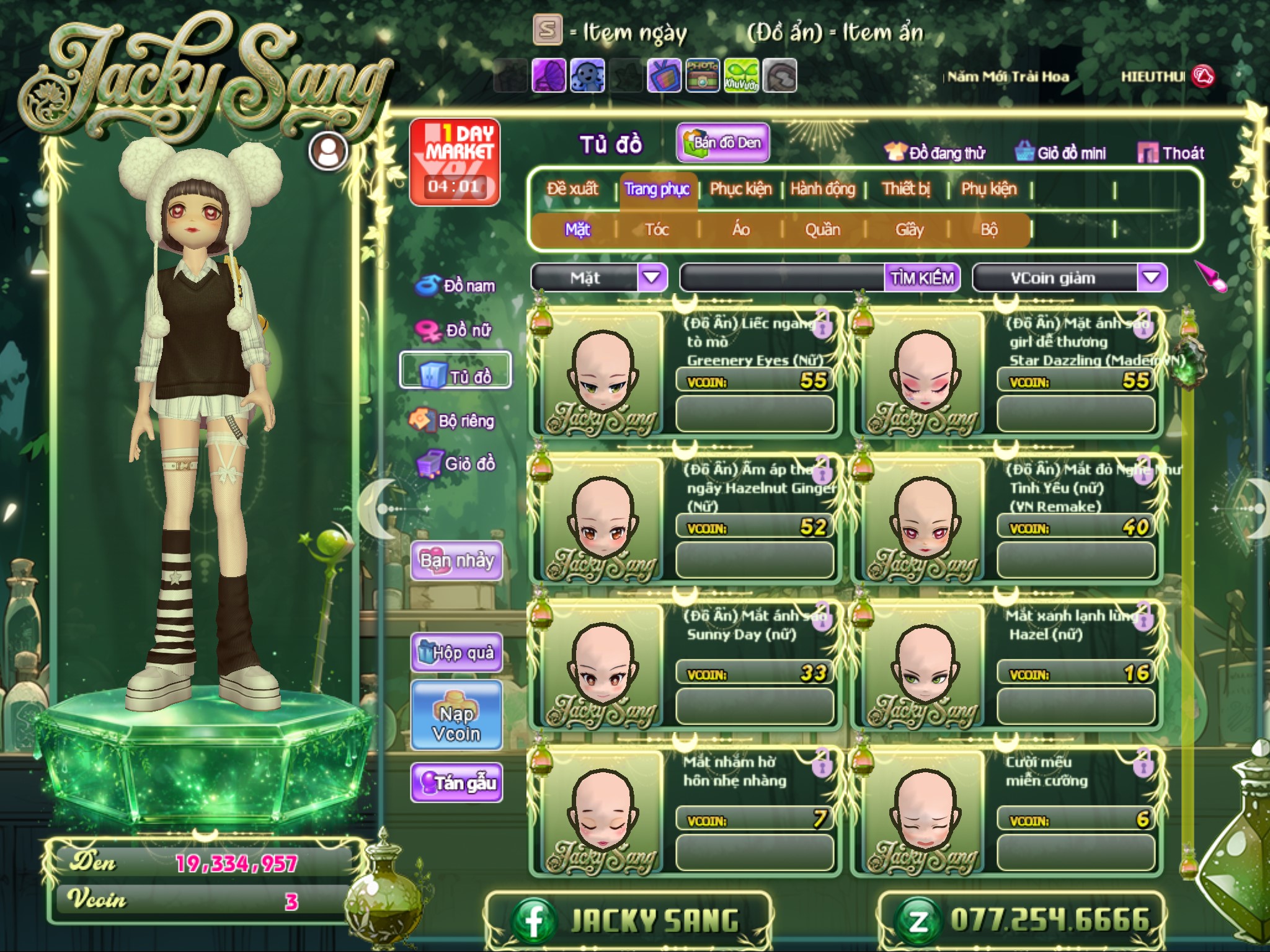
Task: Click the TÌM KIẾM search button
Action: 921,278
